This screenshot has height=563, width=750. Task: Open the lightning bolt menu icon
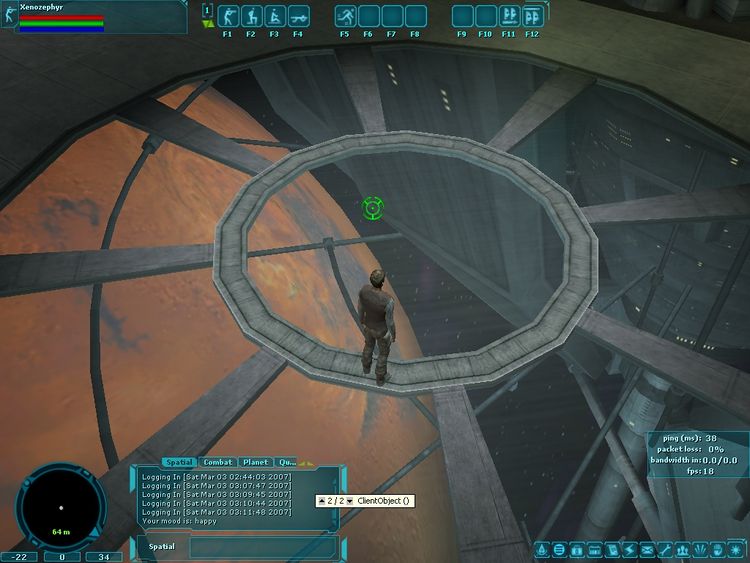(x=630, y=550)
